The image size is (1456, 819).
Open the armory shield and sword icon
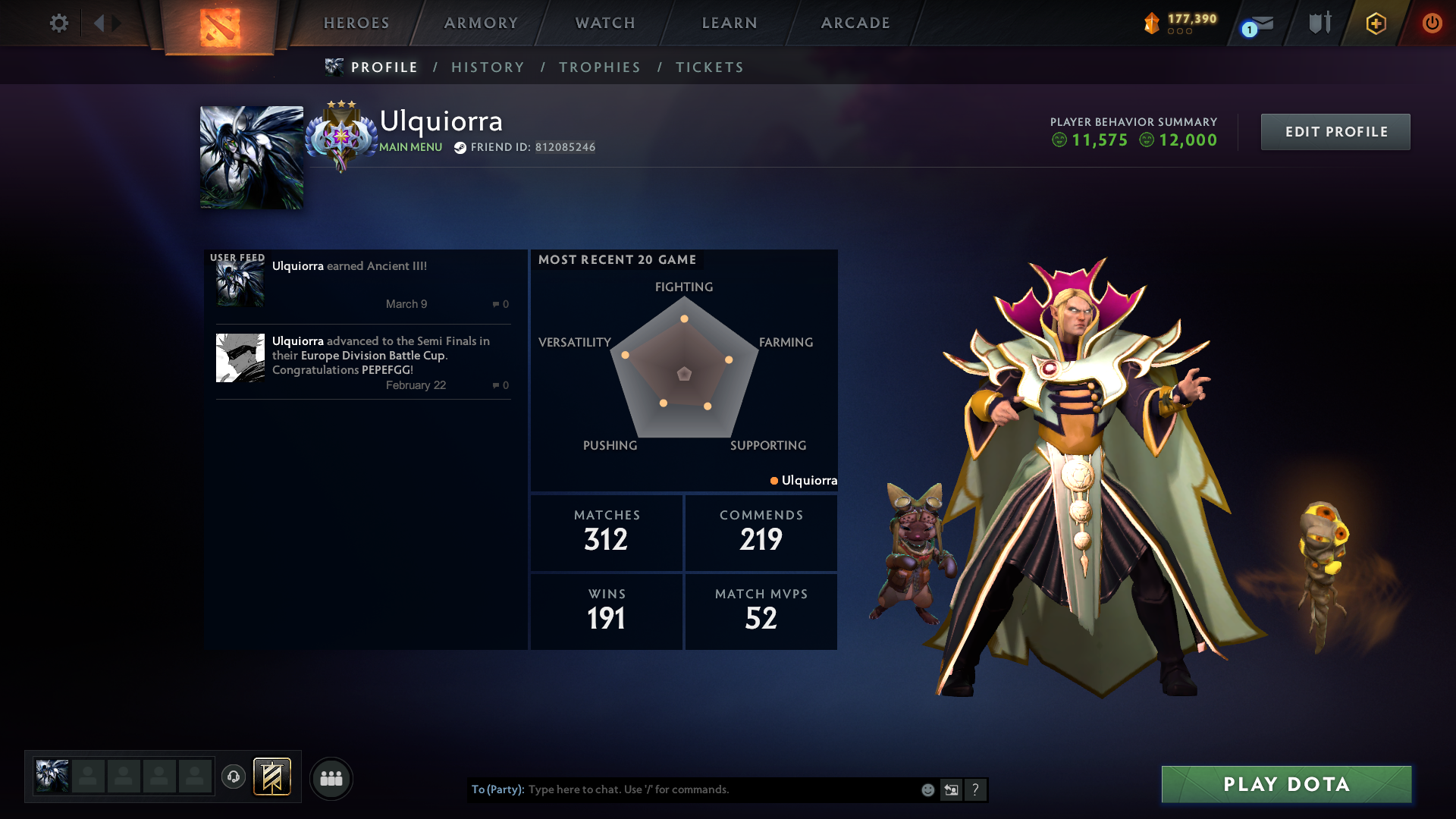point(1319,23)
